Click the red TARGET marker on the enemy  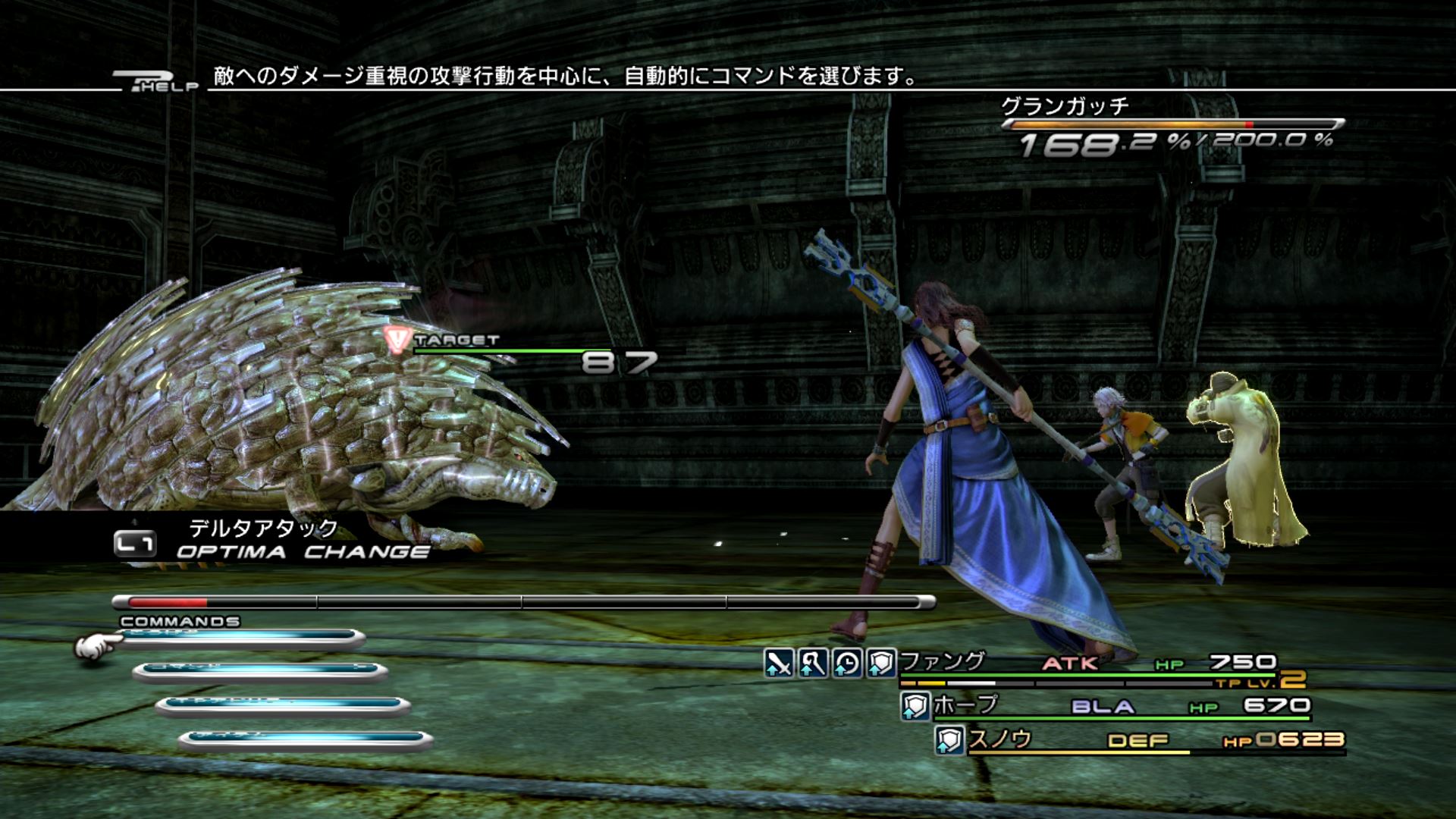(397, 340)
